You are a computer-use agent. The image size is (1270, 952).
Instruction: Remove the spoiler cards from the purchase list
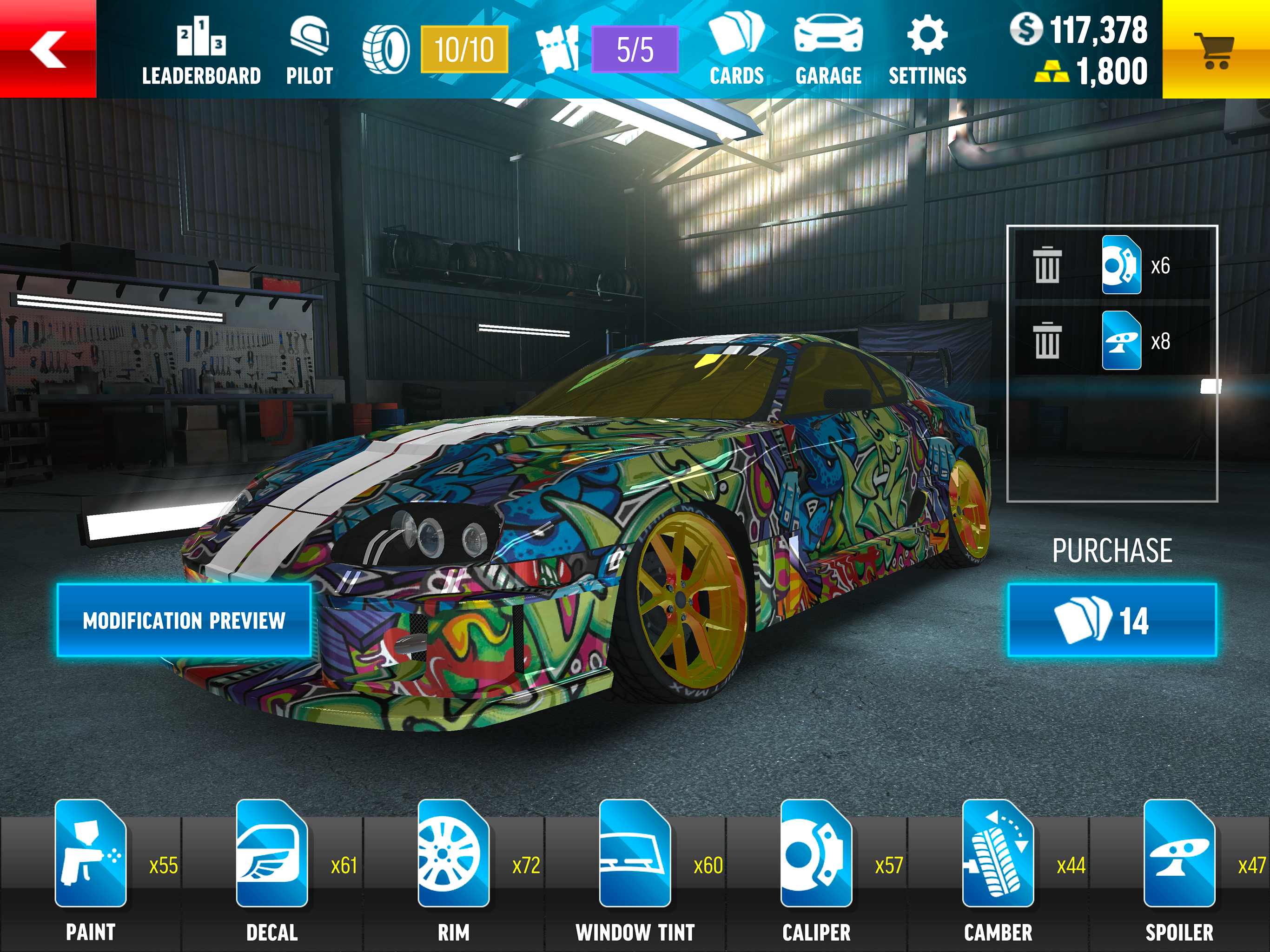click(x=1047, y=341)
